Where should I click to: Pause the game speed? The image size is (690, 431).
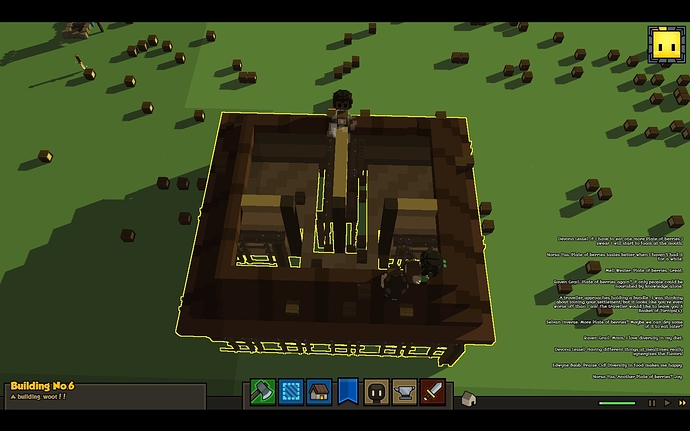653,403
